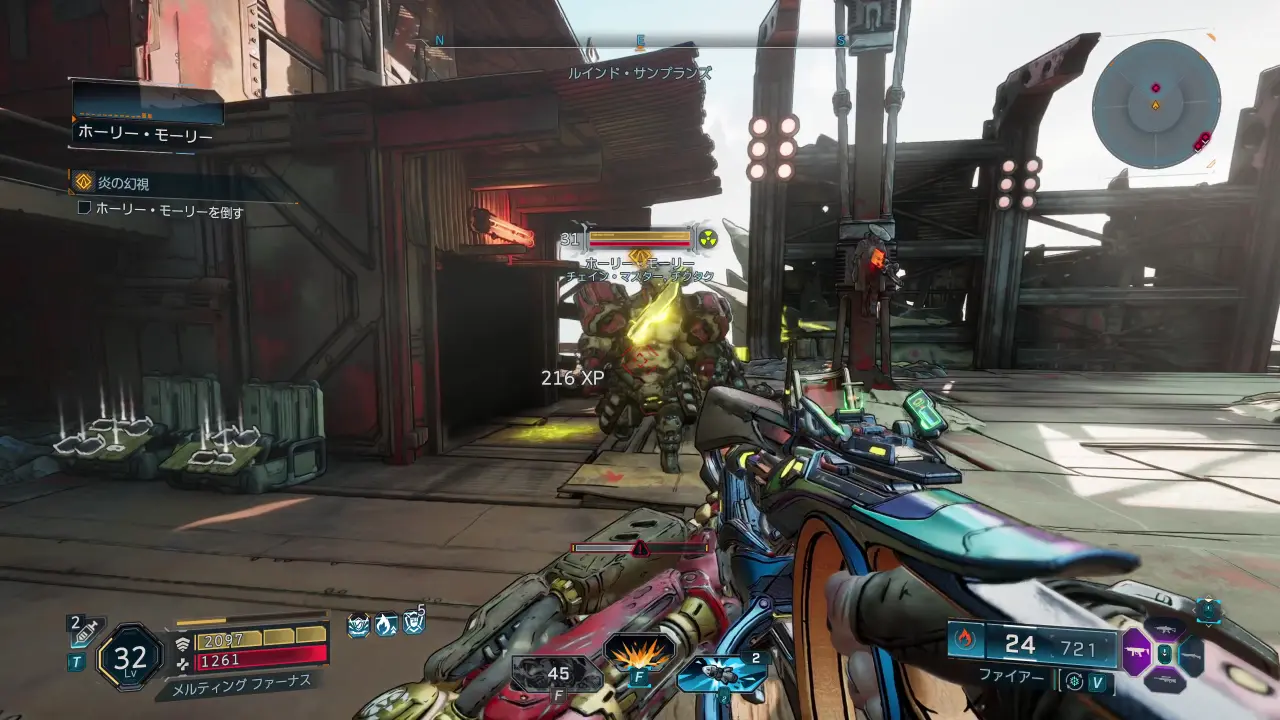Fire the rocket ordnance icon

[x=720, y=672]
